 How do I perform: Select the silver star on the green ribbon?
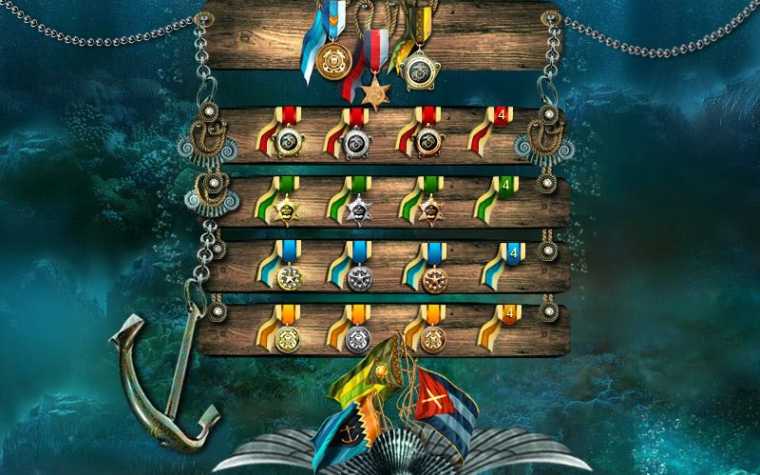coord(358,209)
